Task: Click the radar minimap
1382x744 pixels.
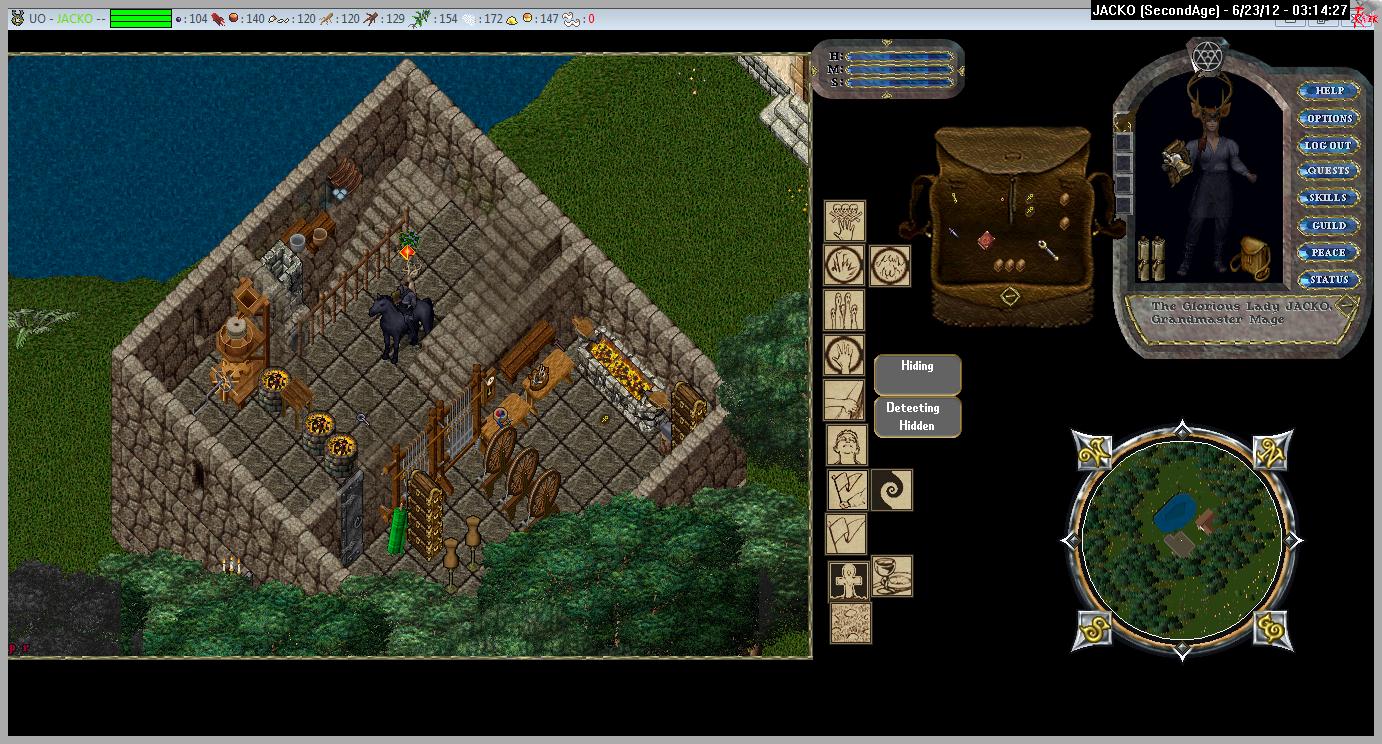Action: click(x=1181, y=540)
